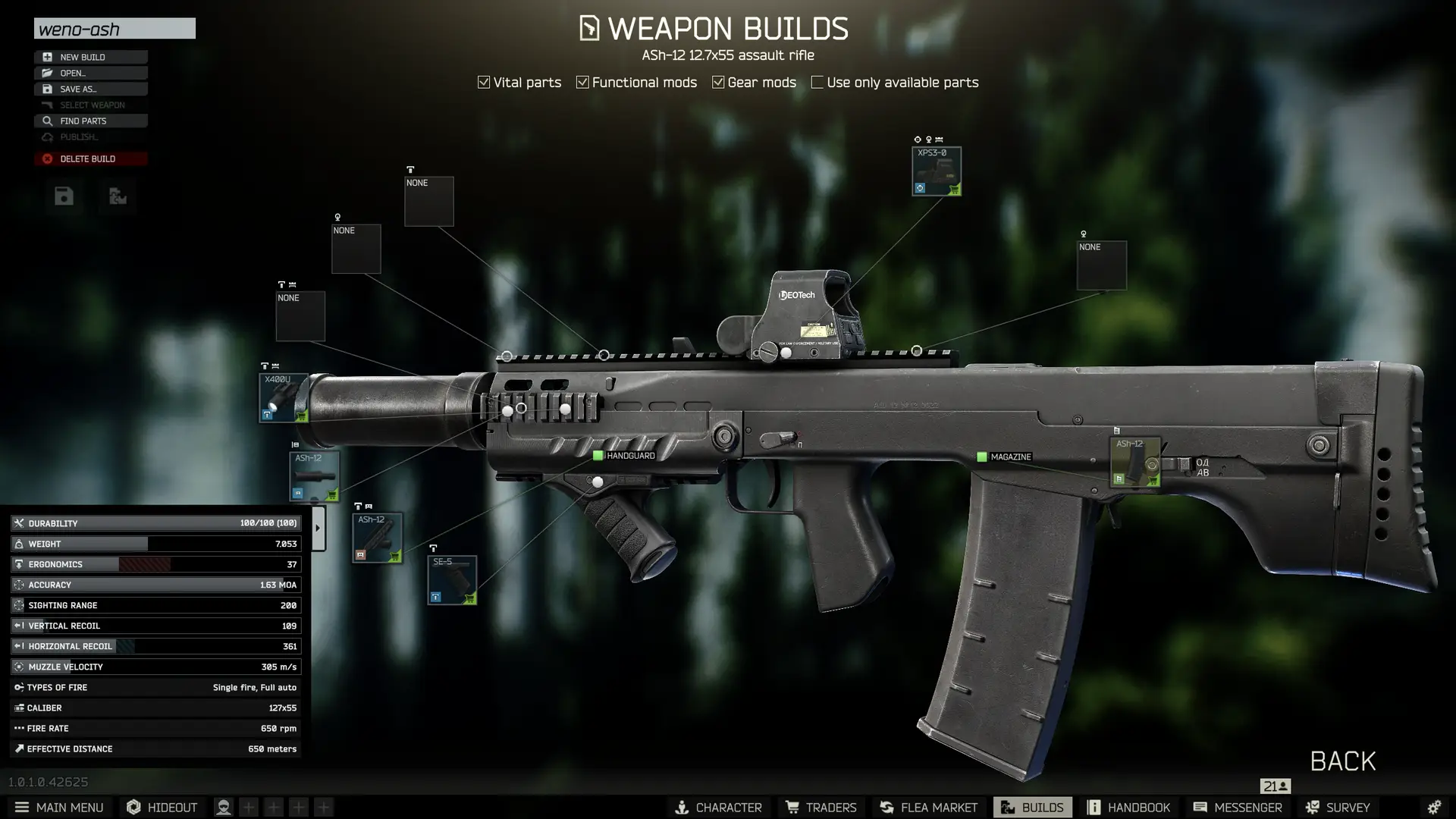1456x819 pixels.
Task: Toggle the Functional mods checkbox
Action: (582, 82)
